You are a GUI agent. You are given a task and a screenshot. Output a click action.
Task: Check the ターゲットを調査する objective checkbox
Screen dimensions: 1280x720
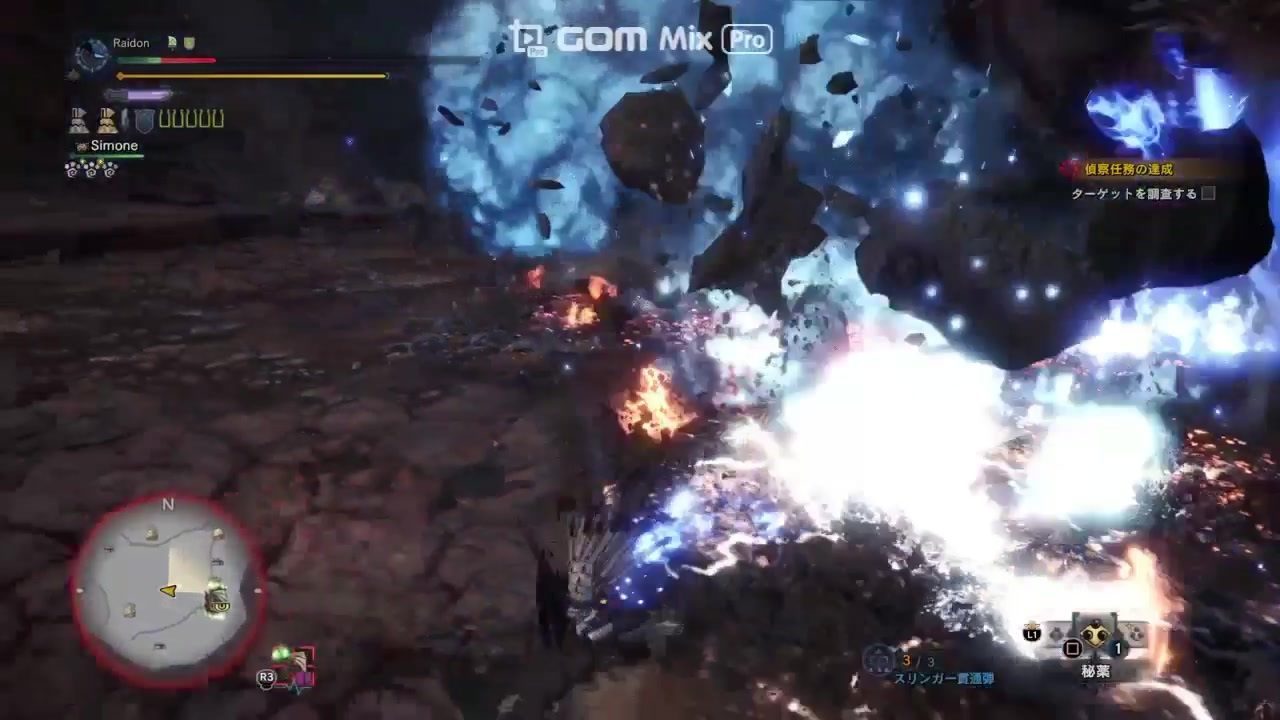click(1209, 195)
